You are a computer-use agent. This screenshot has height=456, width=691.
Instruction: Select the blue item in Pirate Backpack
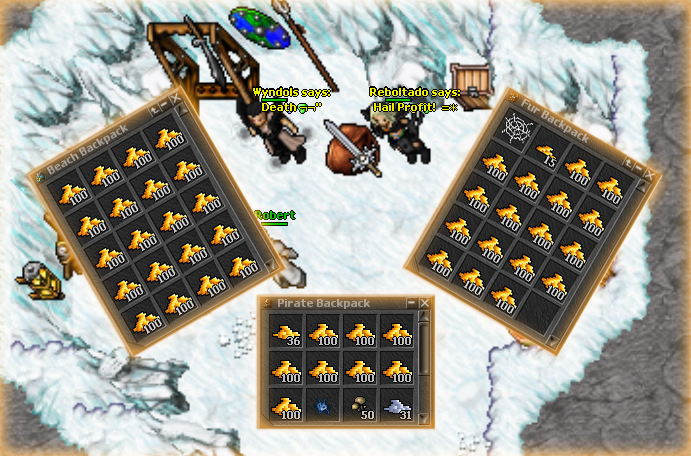(x=323, y=407)
